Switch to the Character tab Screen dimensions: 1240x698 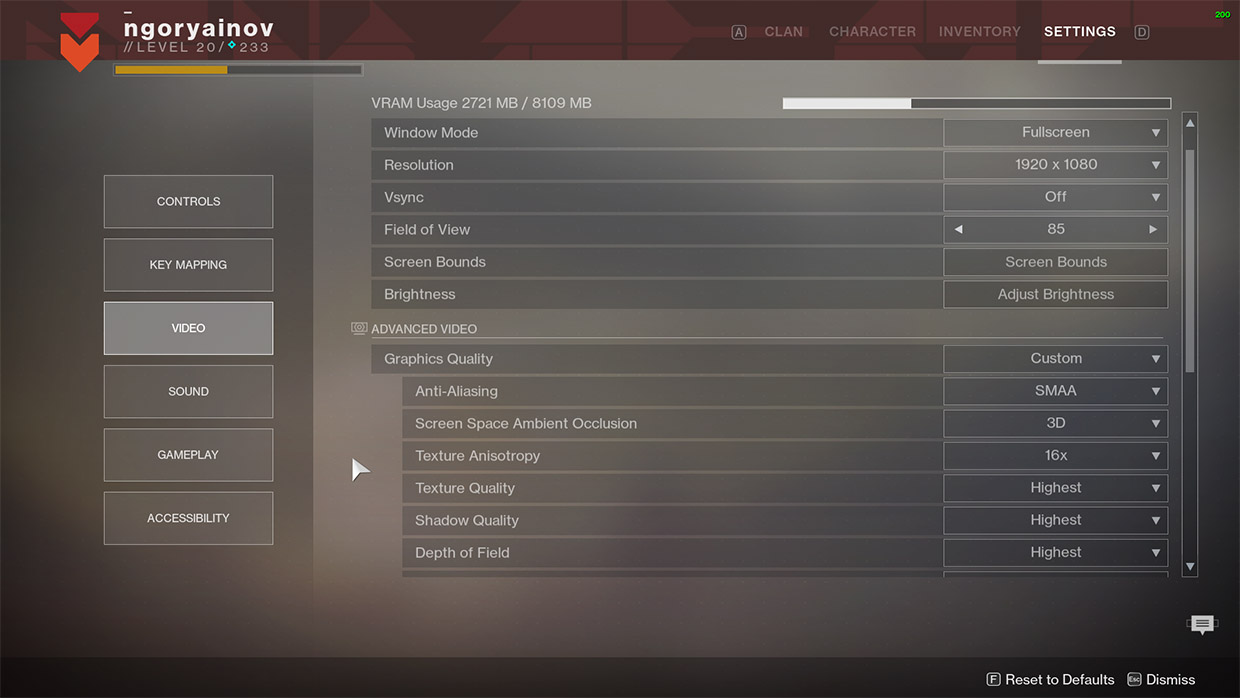point(872,32)
